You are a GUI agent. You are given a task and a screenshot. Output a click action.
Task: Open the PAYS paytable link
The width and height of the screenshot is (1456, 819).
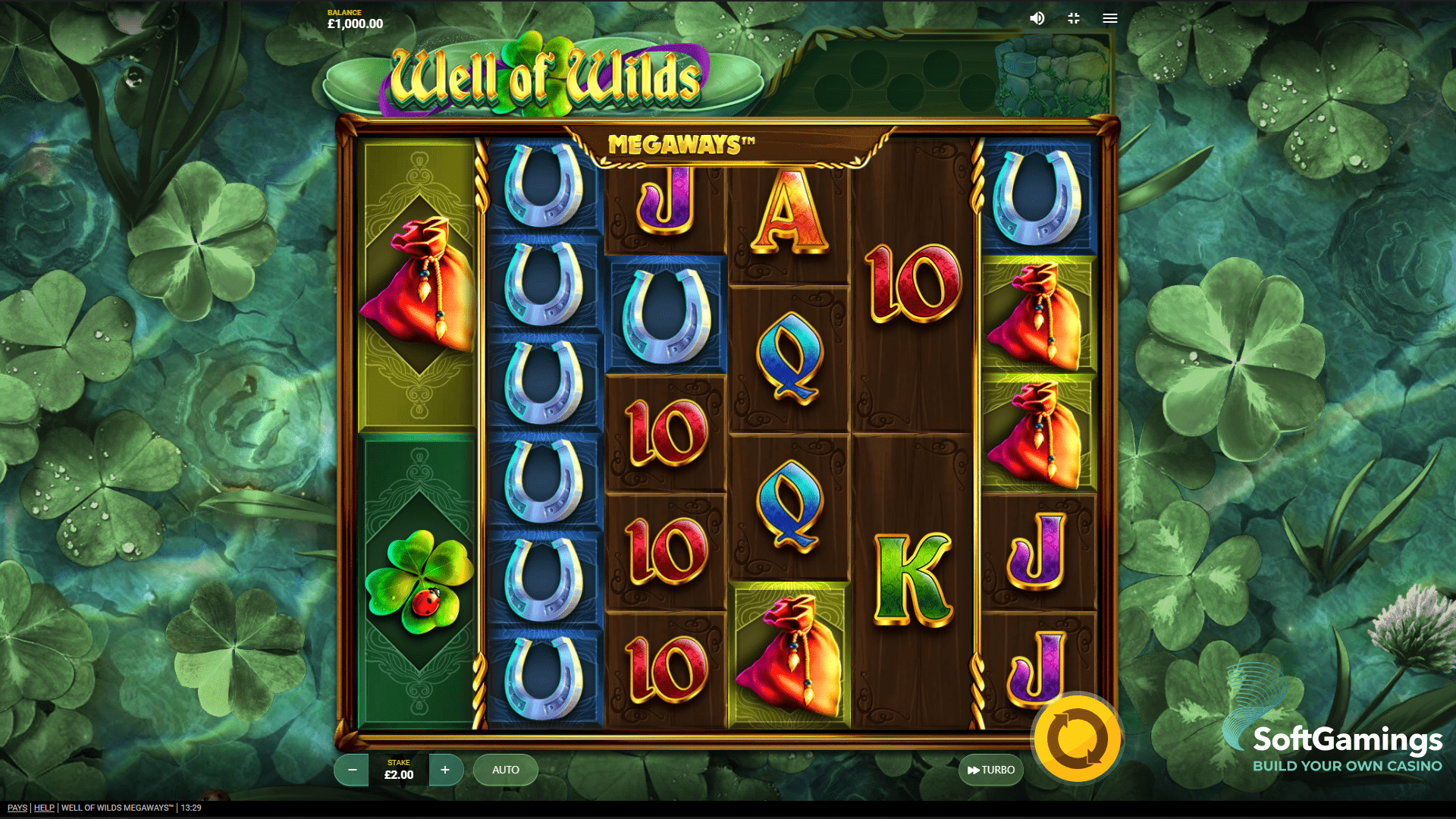click(x=17, y=808)
